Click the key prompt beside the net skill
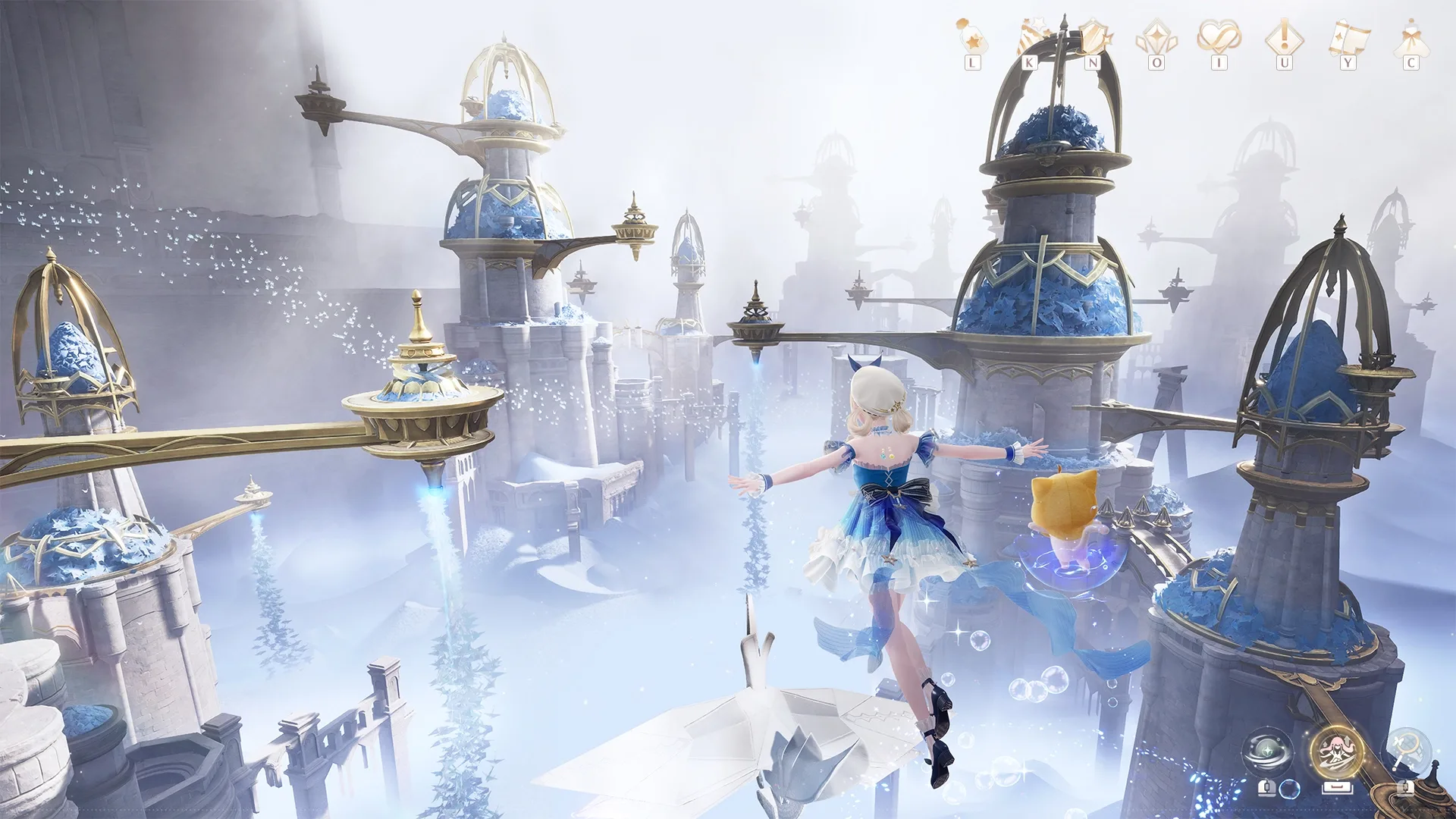 (x=1407, y=789)
